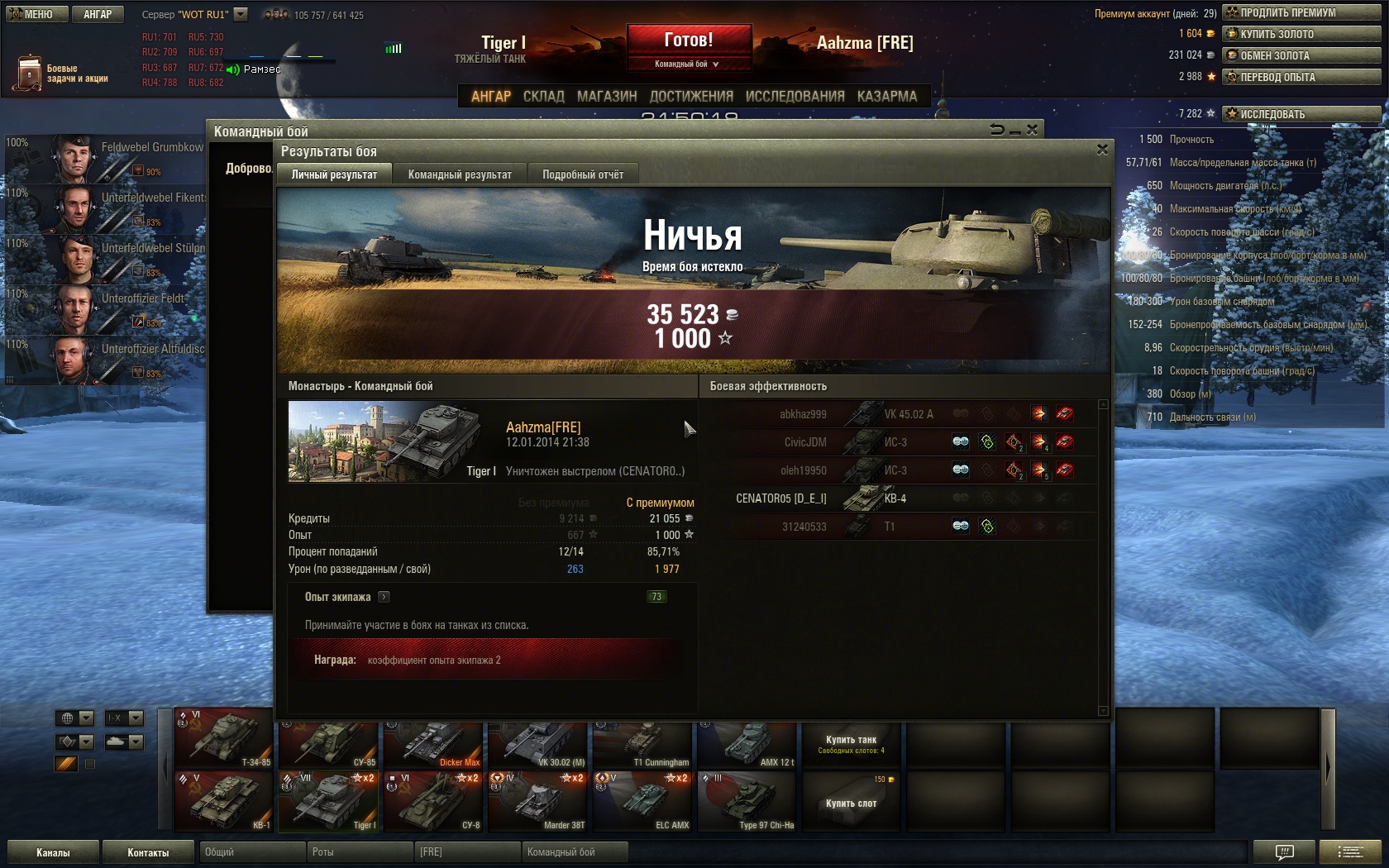The height and width of the screenshot is (868, 1389).
Task: Open the Каналы chat button
Action: point(53,852)
